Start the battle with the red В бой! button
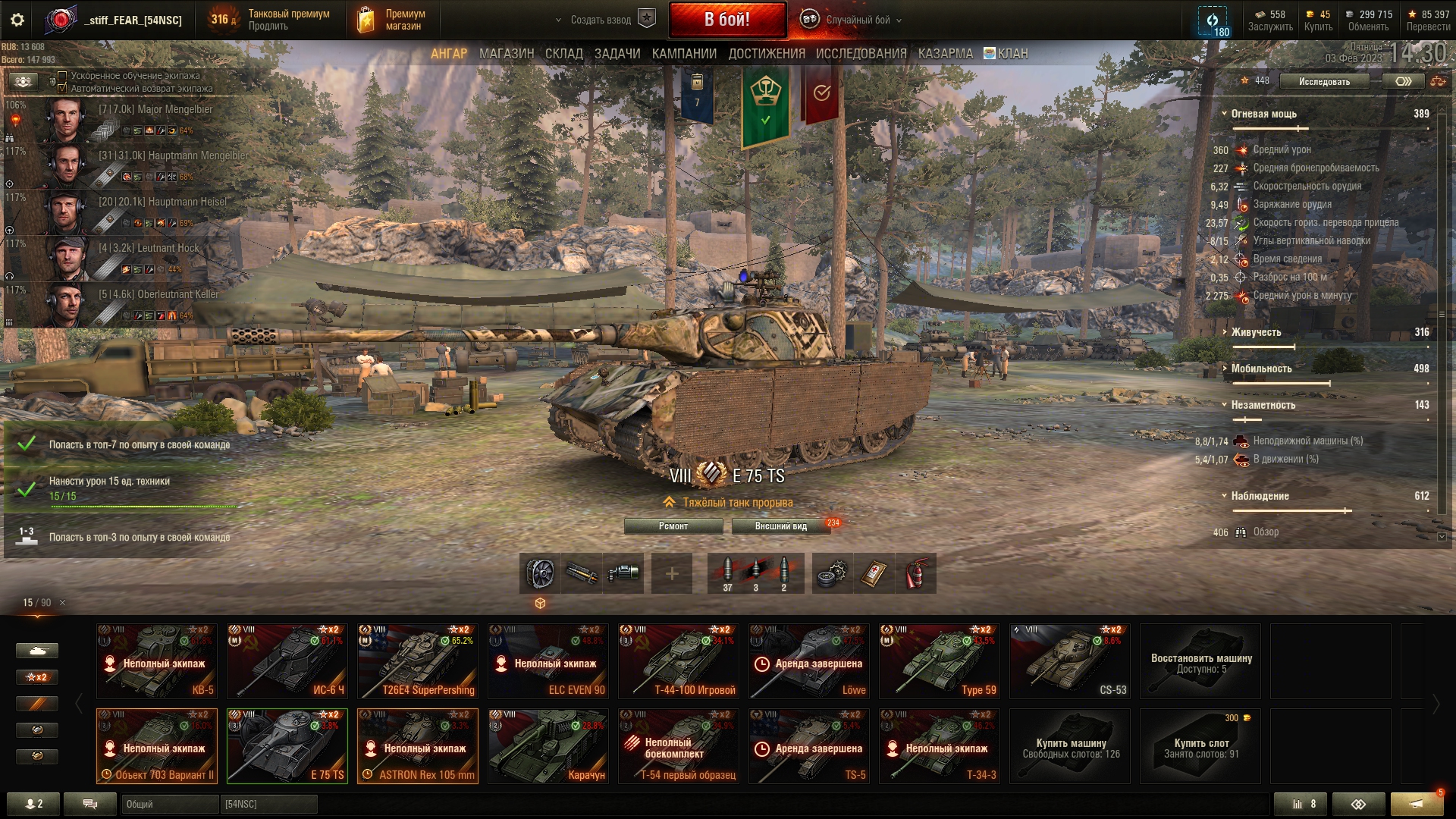The image size is (1456, 819). (726, 20)
